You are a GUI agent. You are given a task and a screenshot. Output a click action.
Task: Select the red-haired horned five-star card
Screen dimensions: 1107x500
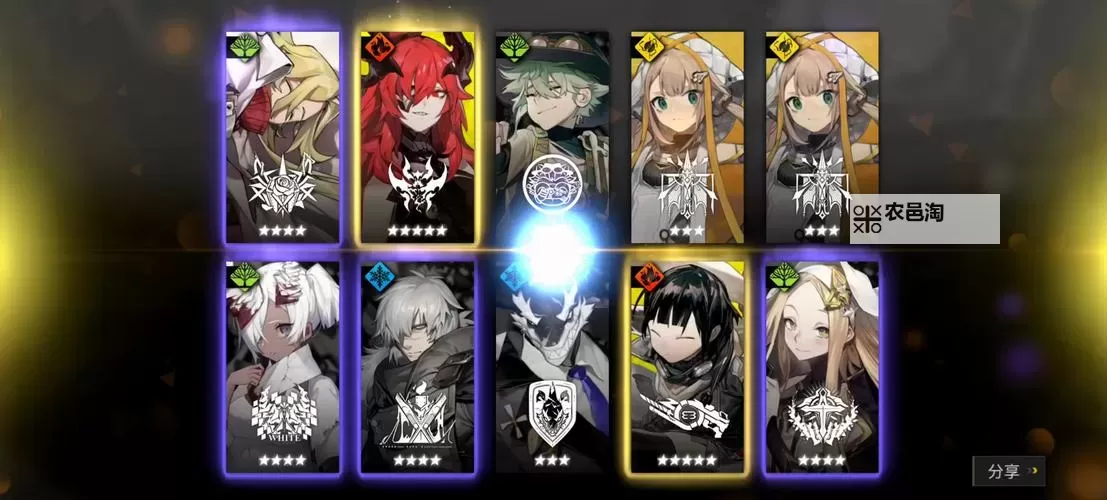tap(417, 137)
